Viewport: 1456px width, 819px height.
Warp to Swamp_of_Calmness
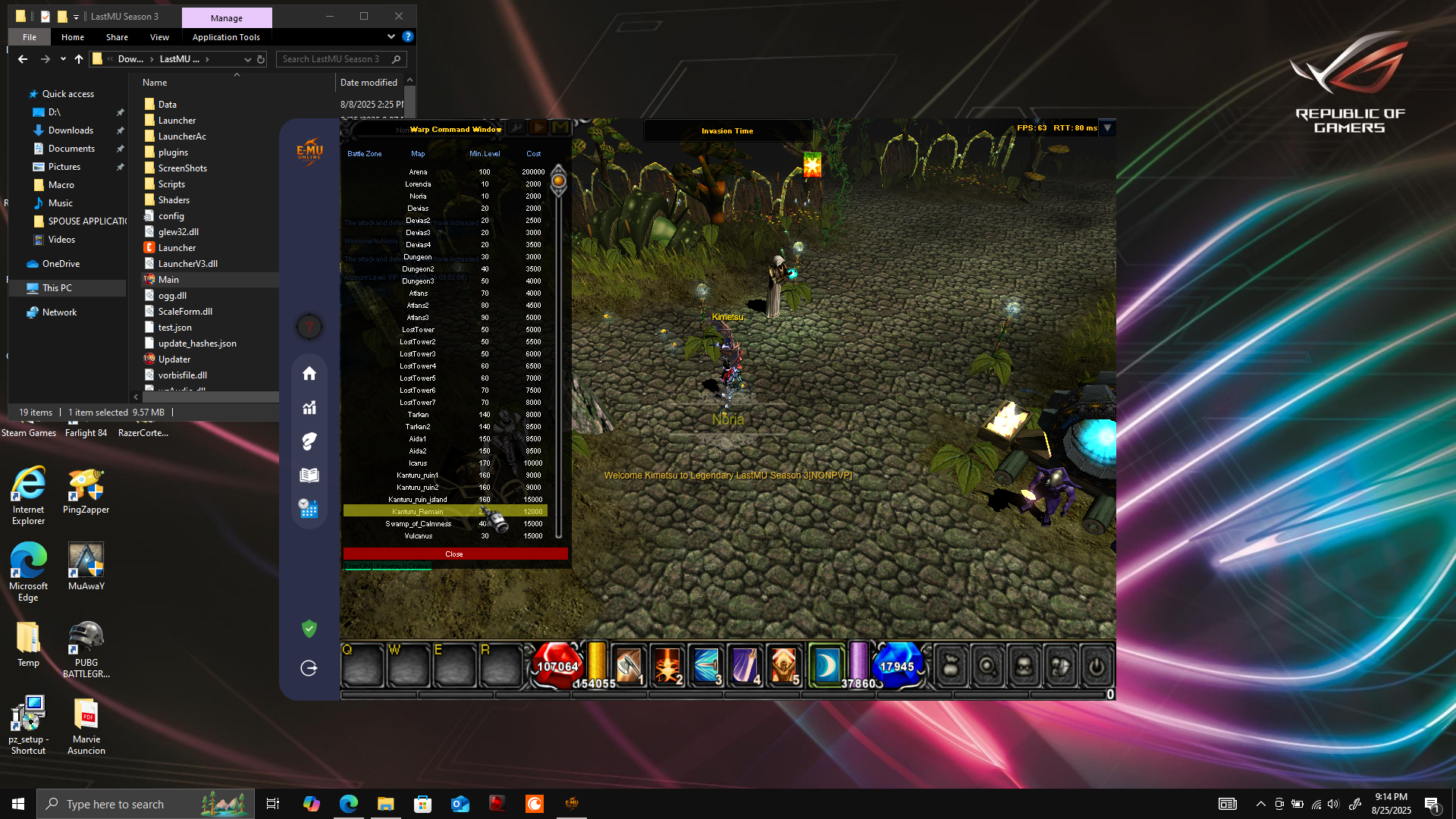pos(419,524)
